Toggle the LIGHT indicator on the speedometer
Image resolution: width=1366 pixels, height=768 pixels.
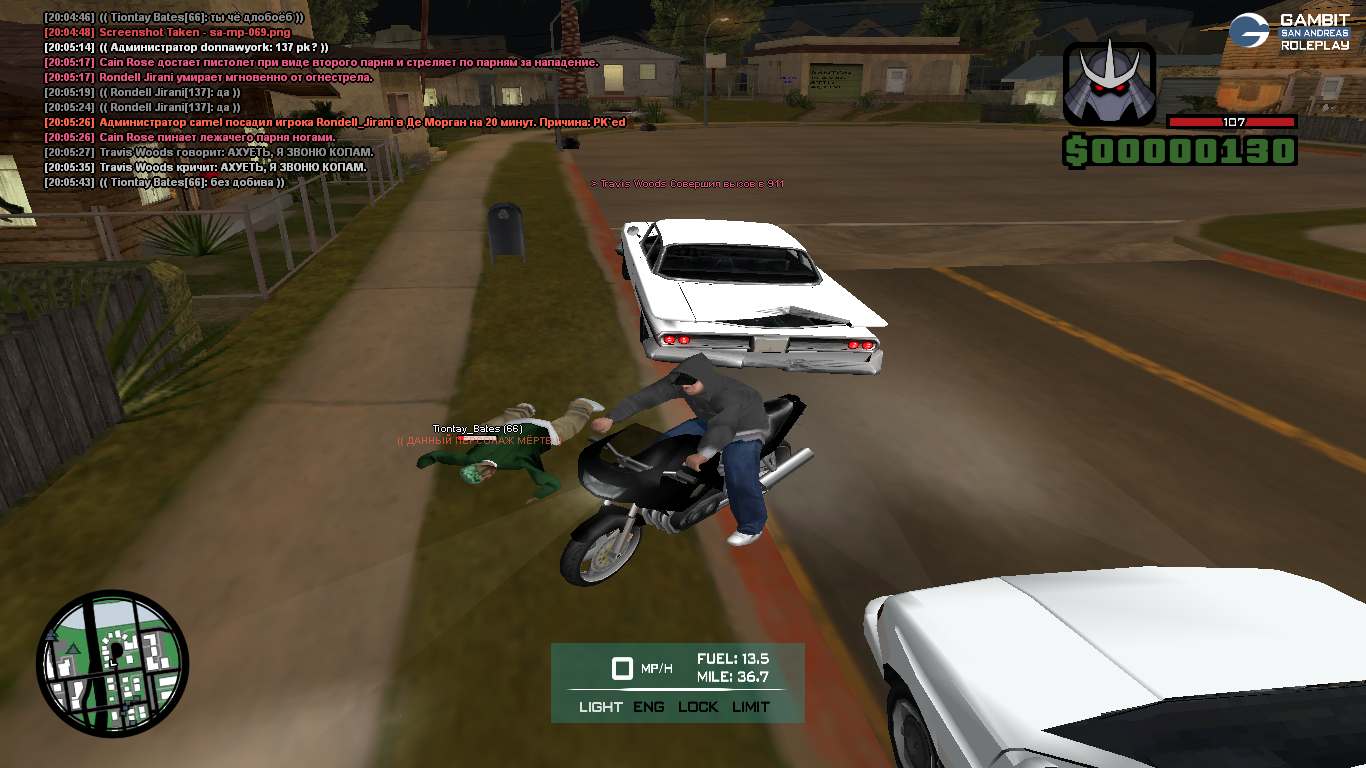tap(600, 707)
